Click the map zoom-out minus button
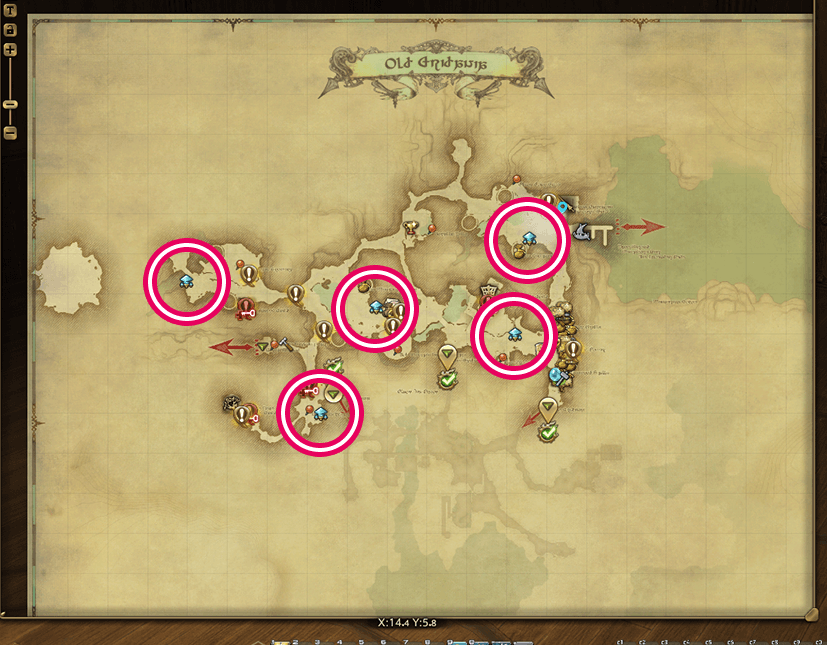 pos(10,132)
